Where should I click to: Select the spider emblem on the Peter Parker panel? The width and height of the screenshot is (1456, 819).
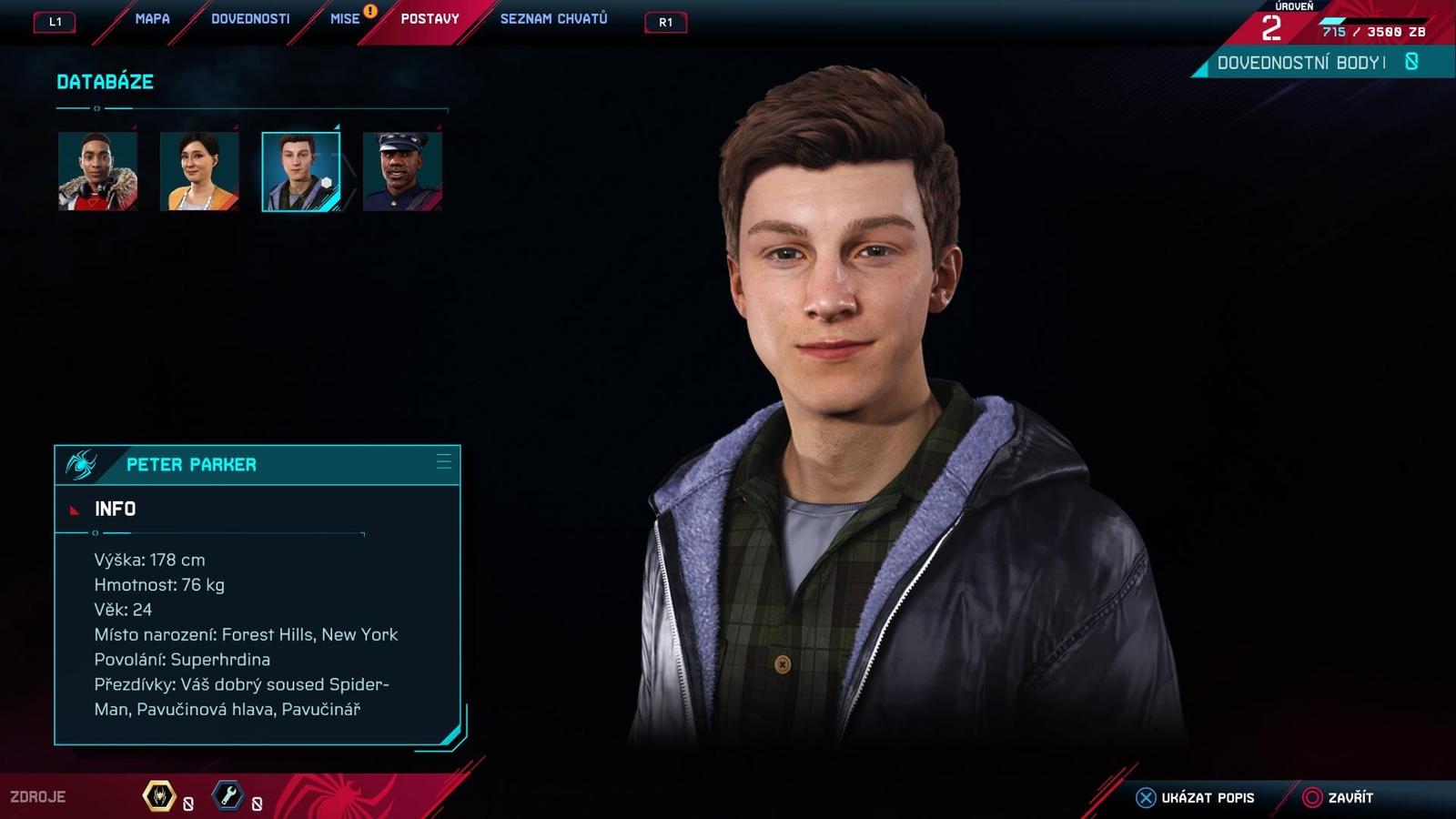click(82, 464)
